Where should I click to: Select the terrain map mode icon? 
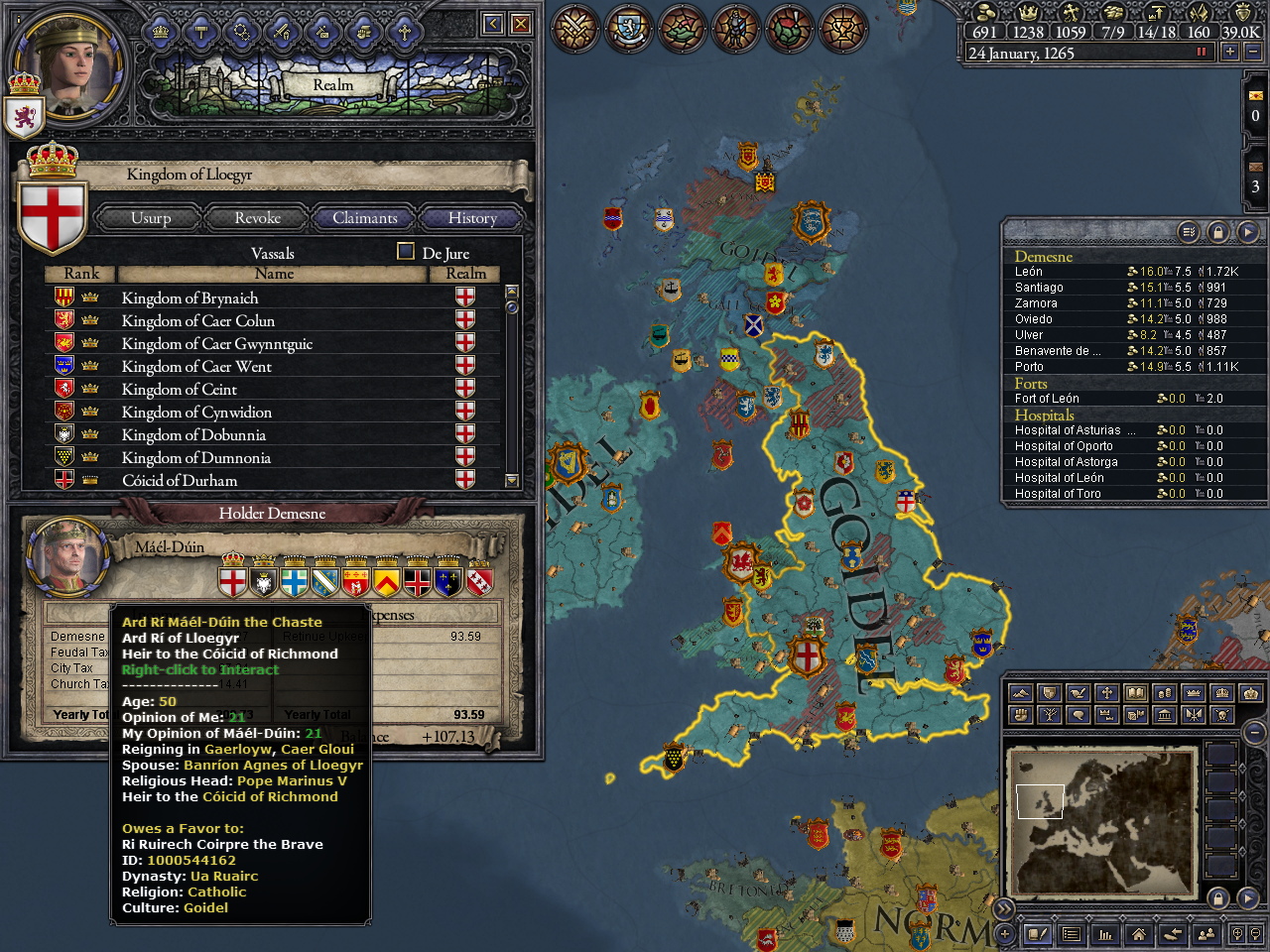tap(1021, 692)
